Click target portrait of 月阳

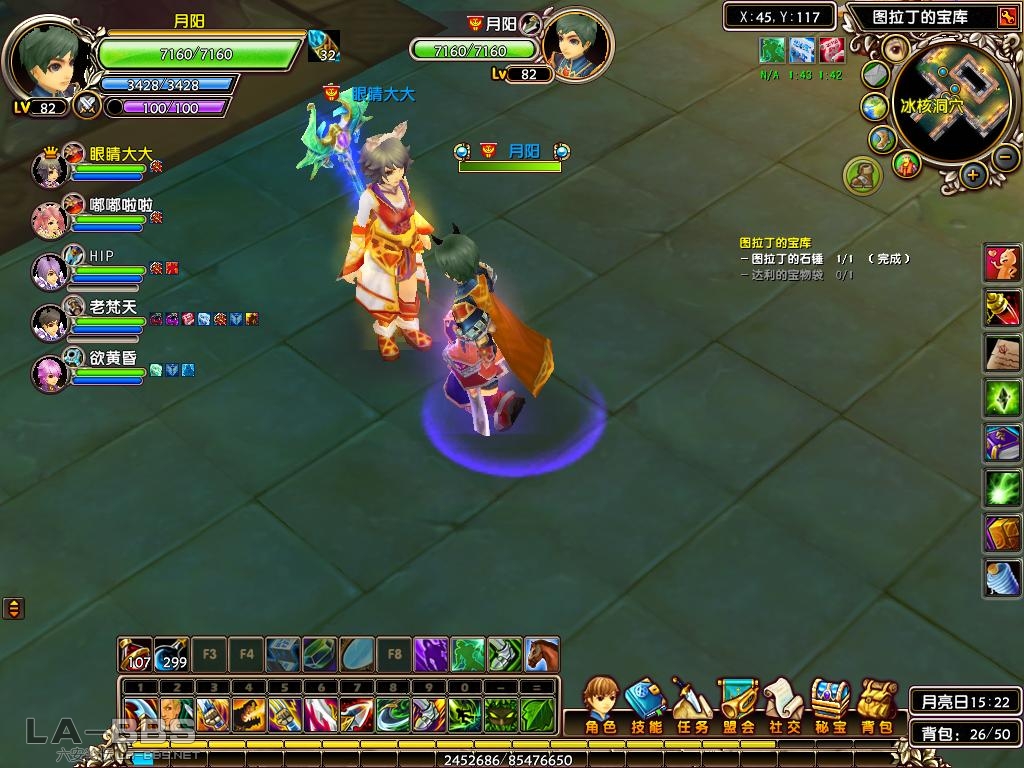(578, 44)
